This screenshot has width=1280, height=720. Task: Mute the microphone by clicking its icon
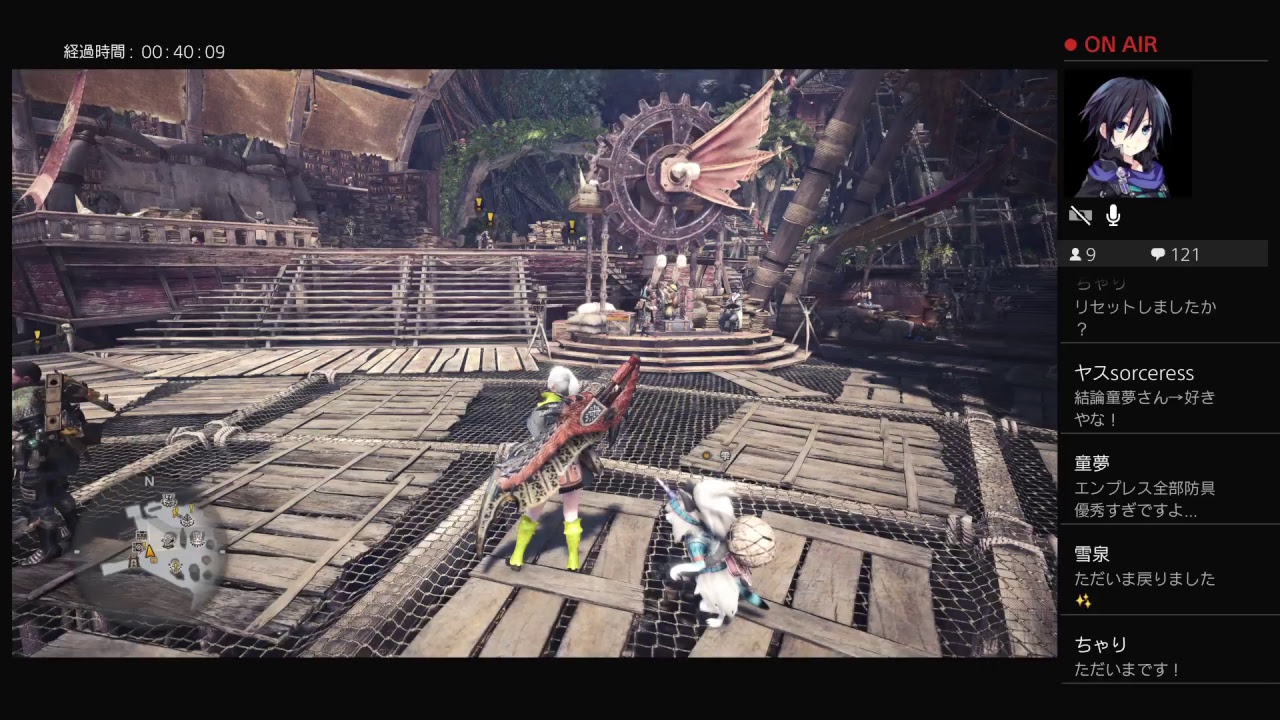click(x=1112, y=214)
